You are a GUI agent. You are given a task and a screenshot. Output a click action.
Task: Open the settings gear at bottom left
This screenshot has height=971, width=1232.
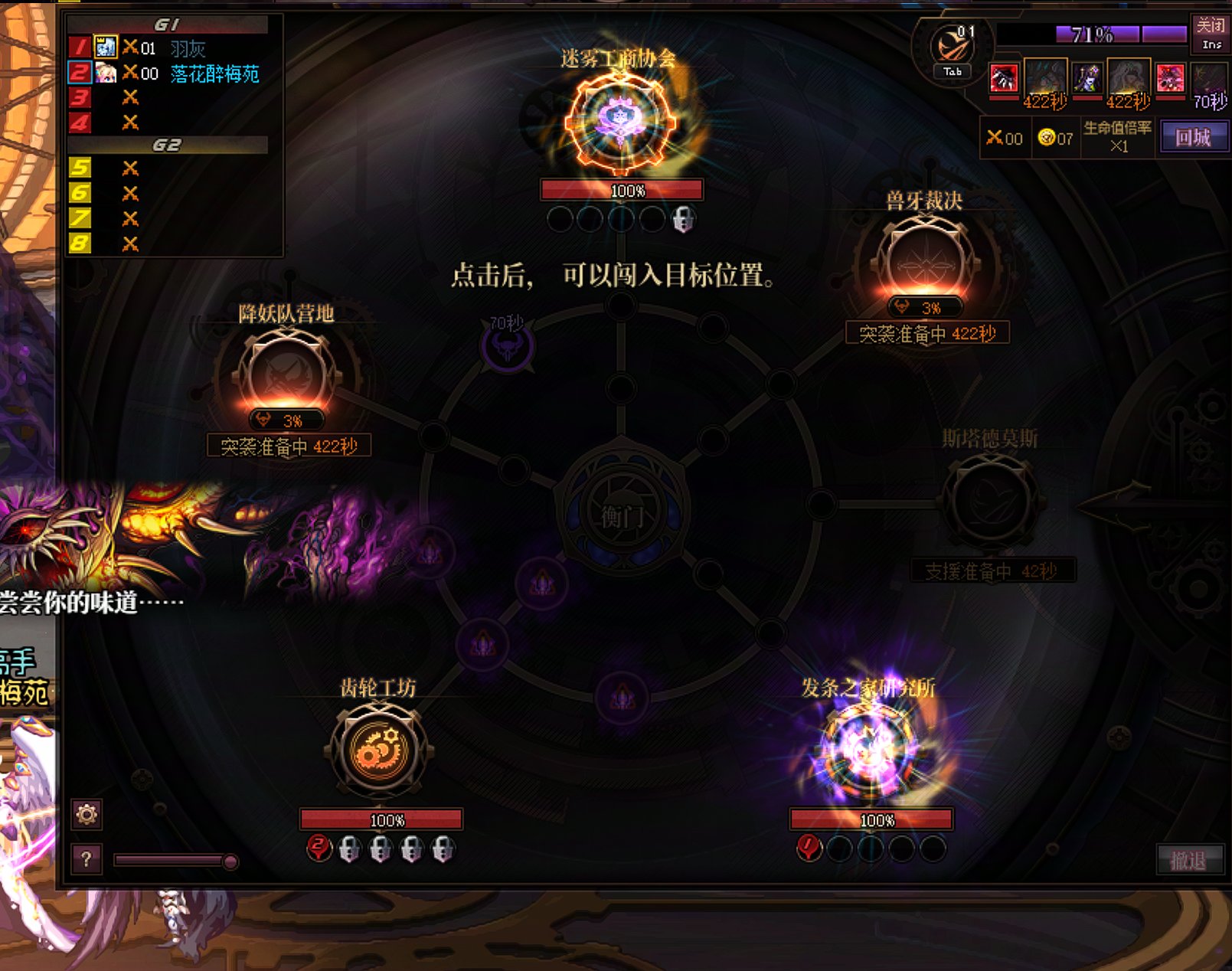[x=87, y=816]
